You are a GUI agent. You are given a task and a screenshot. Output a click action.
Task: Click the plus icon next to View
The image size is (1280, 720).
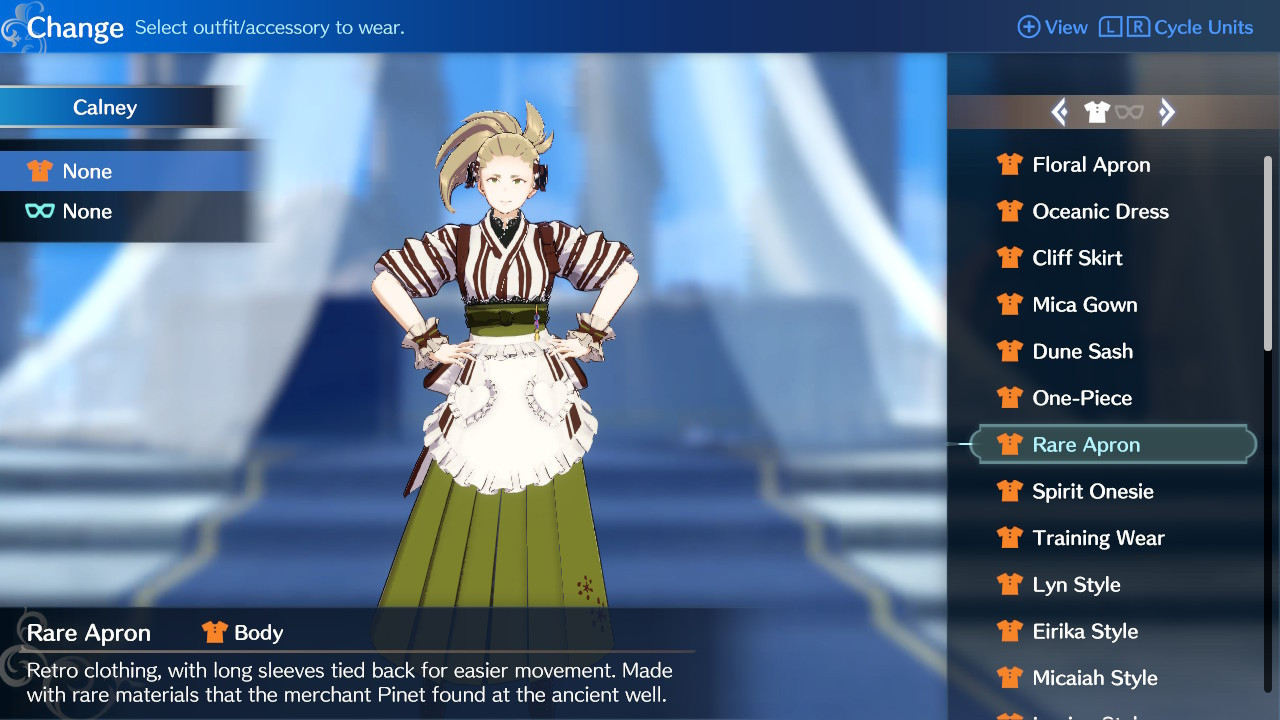coord(1029,27)
